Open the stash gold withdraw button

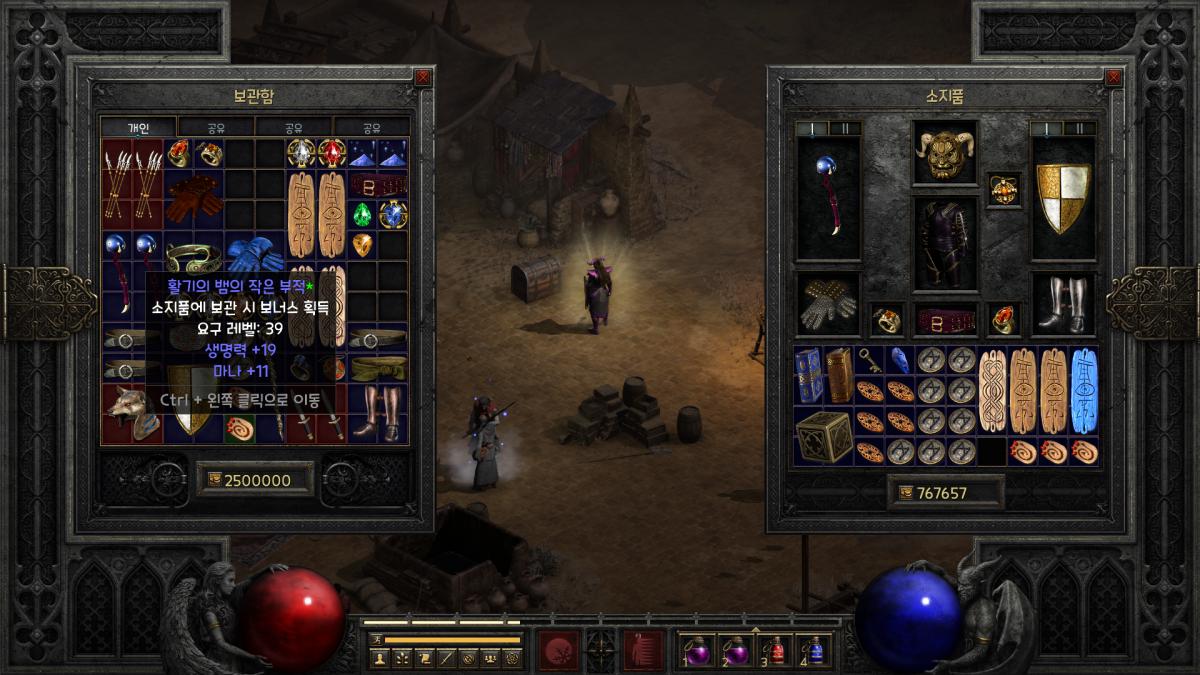tap(213, 481)
